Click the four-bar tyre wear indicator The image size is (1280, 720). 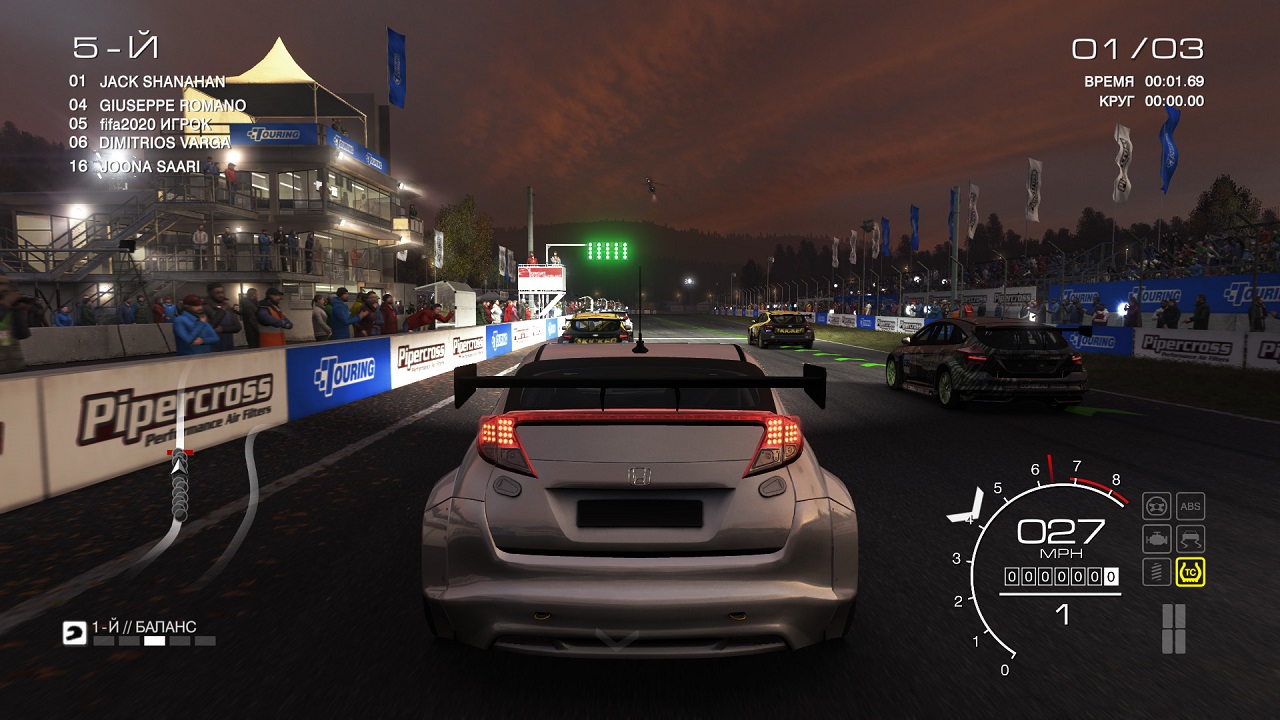[1173, 628]
